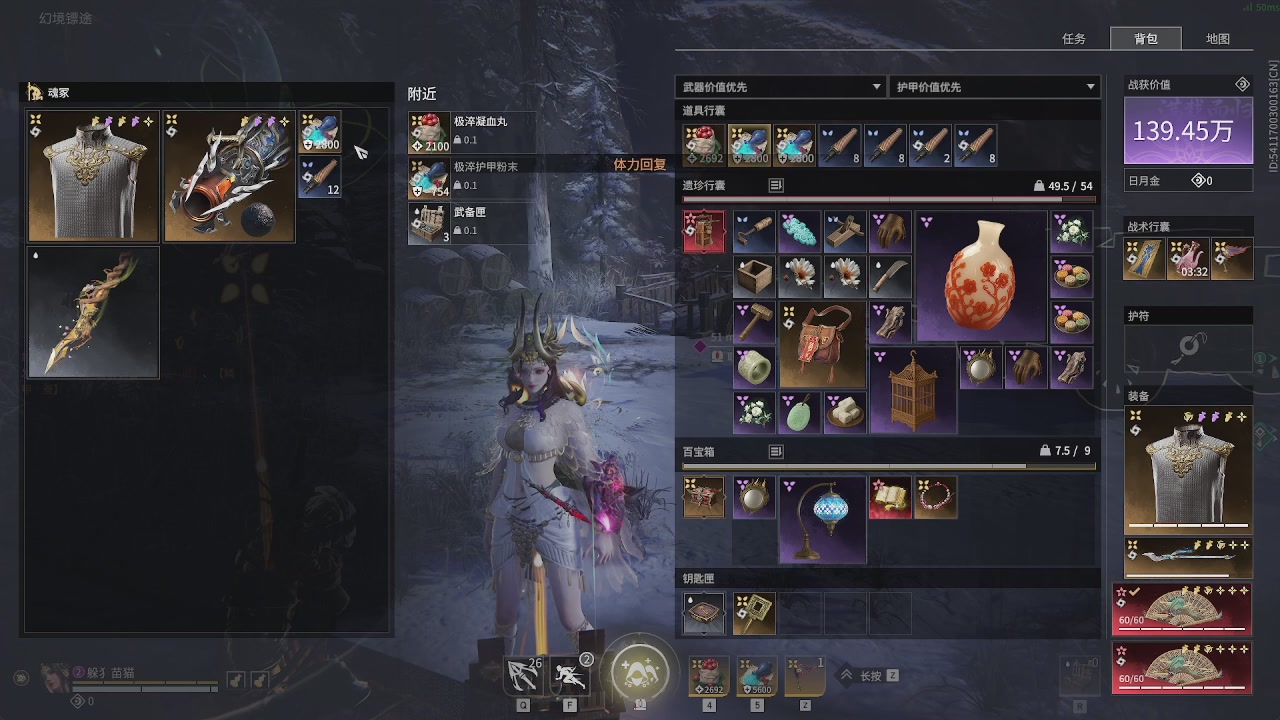Toggle the 遗珍行囊 list view button
This screenshot has width=1280, height=720.
point(776,185)
